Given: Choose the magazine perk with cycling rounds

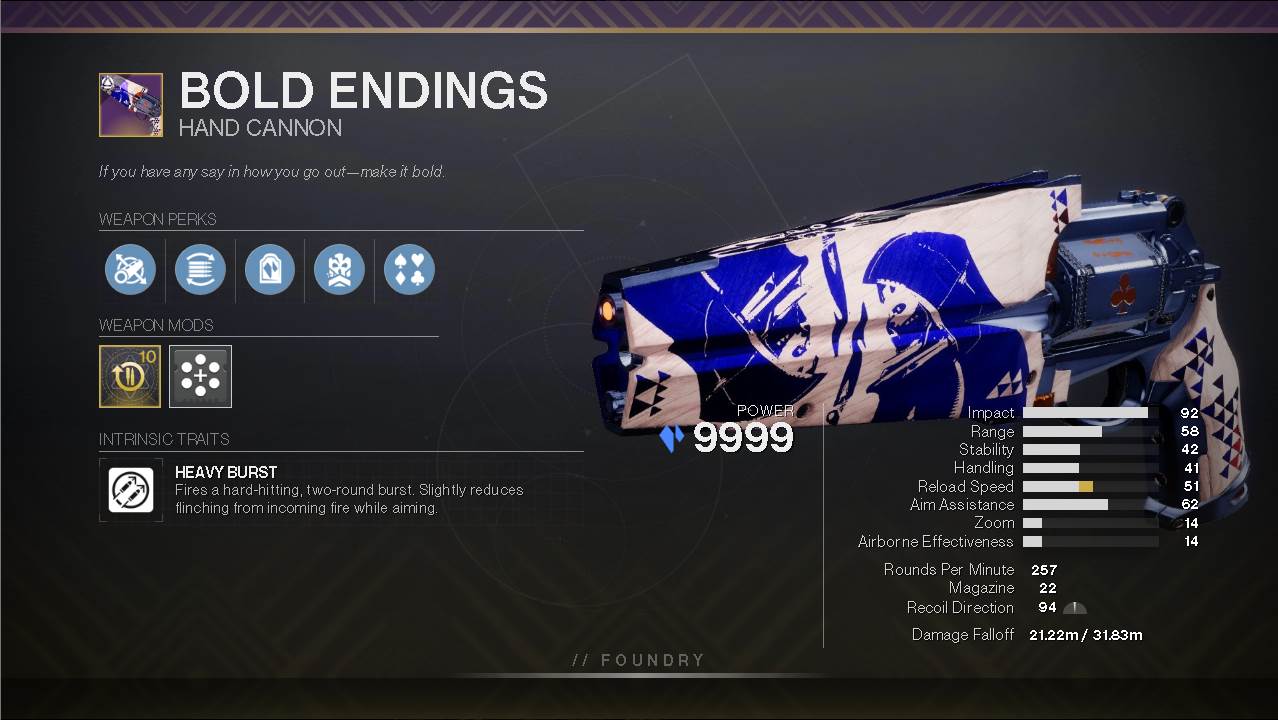Looking at the screenshot, I should (200, 270).
